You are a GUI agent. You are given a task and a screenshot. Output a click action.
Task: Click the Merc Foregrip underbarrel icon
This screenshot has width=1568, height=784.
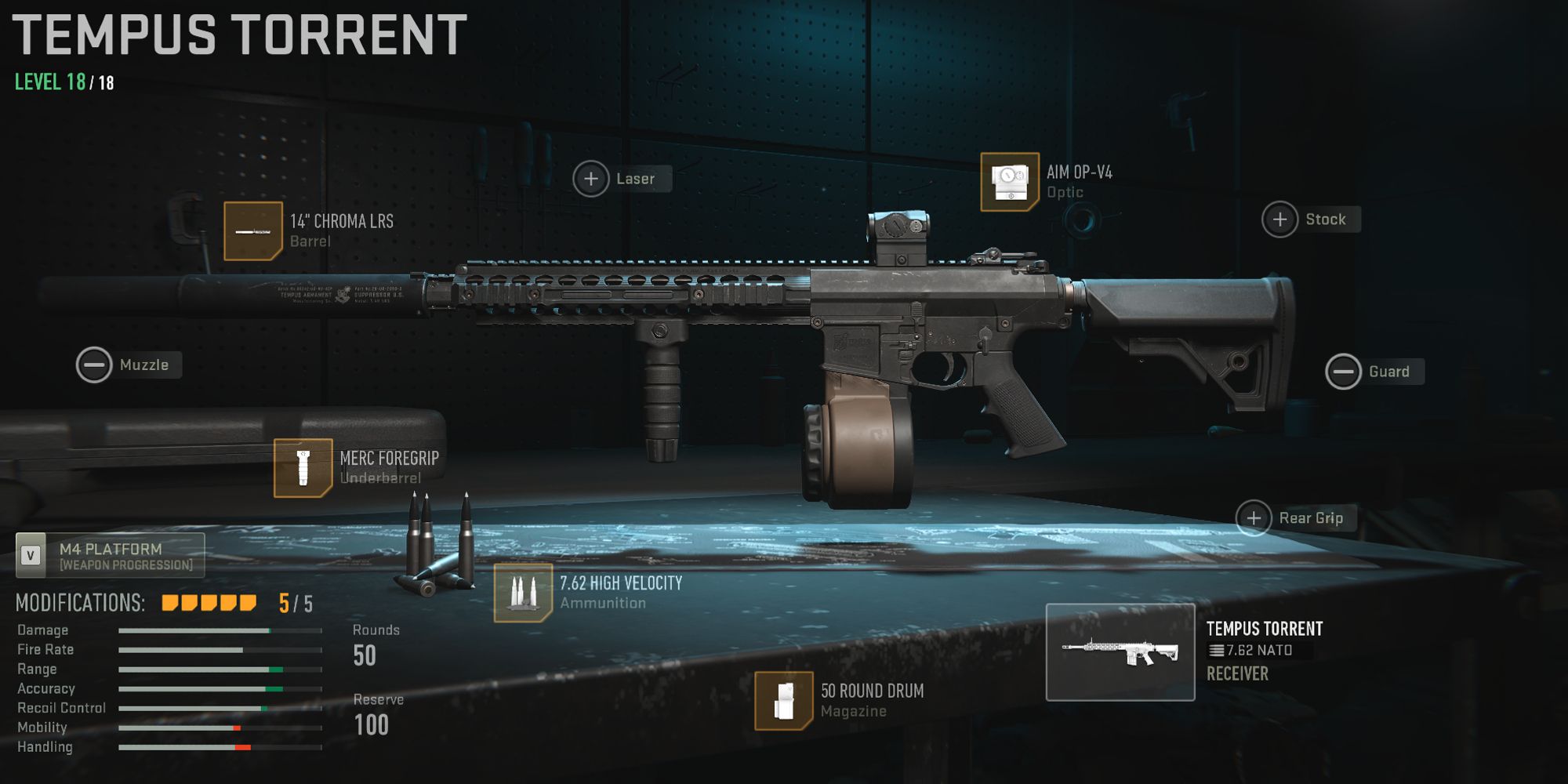click(304, 470)
